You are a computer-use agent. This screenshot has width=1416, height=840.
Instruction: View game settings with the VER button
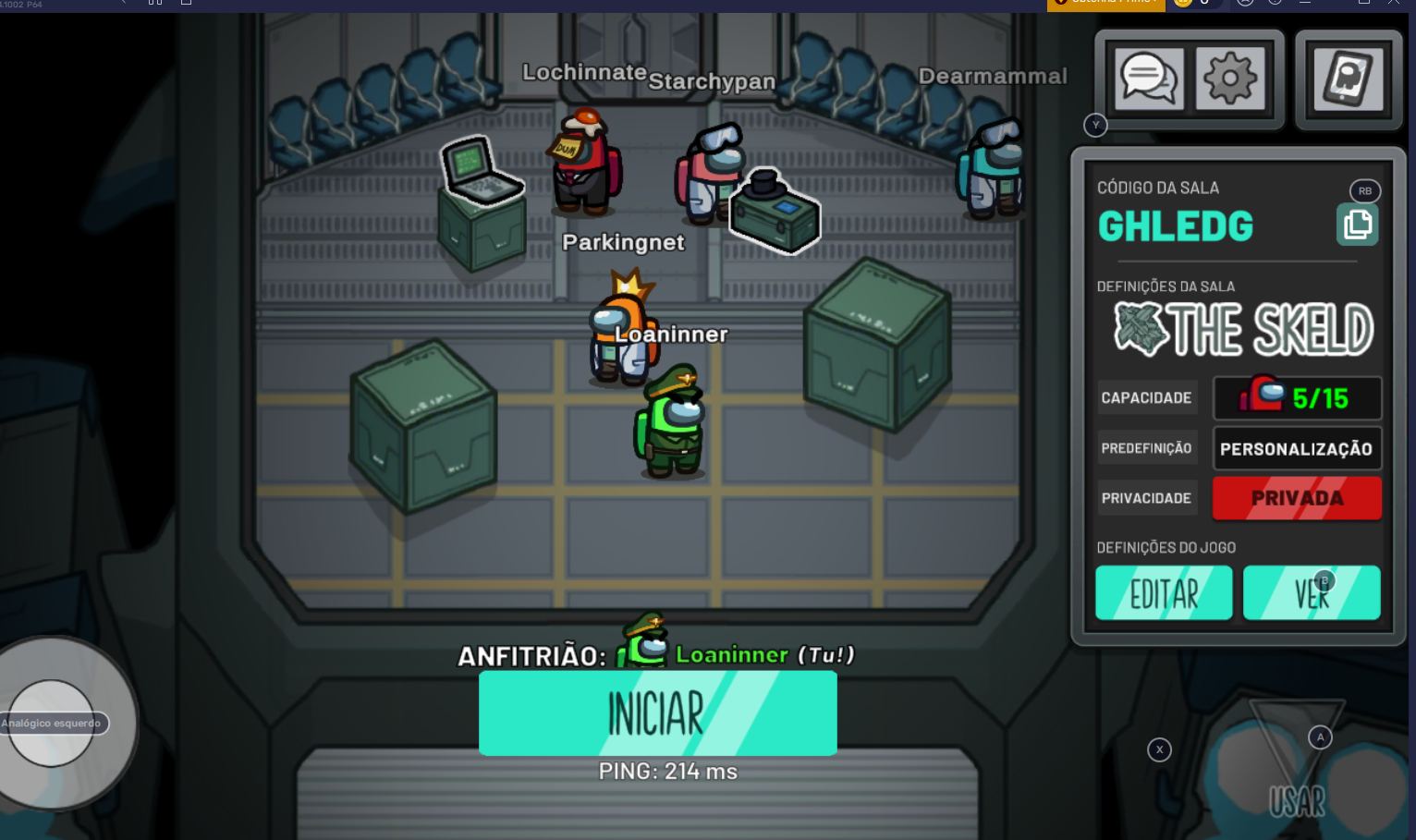coord(1311,593)
